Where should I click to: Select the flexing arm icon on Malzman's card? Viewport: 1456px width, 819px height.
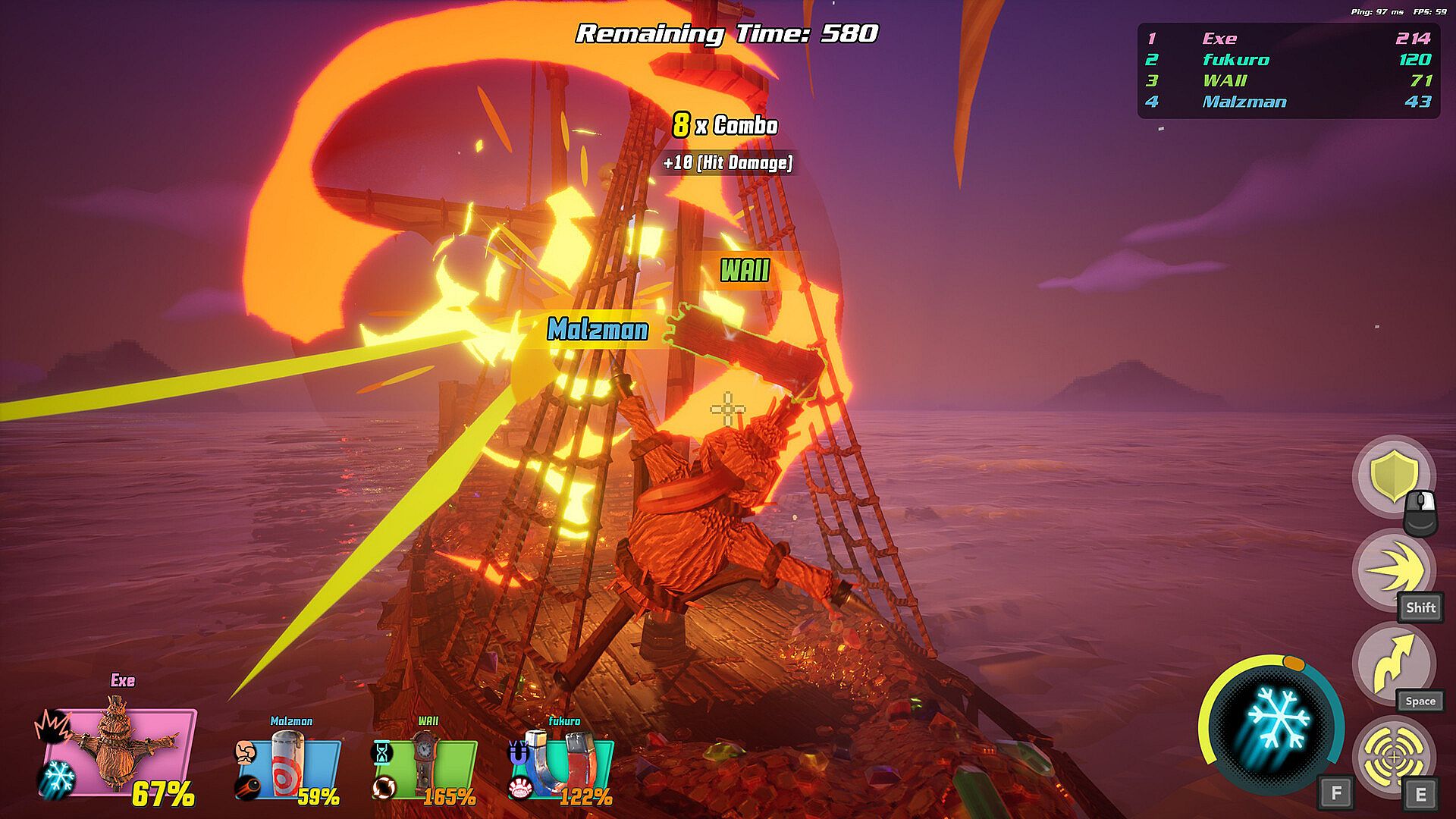tap(245, 752)
